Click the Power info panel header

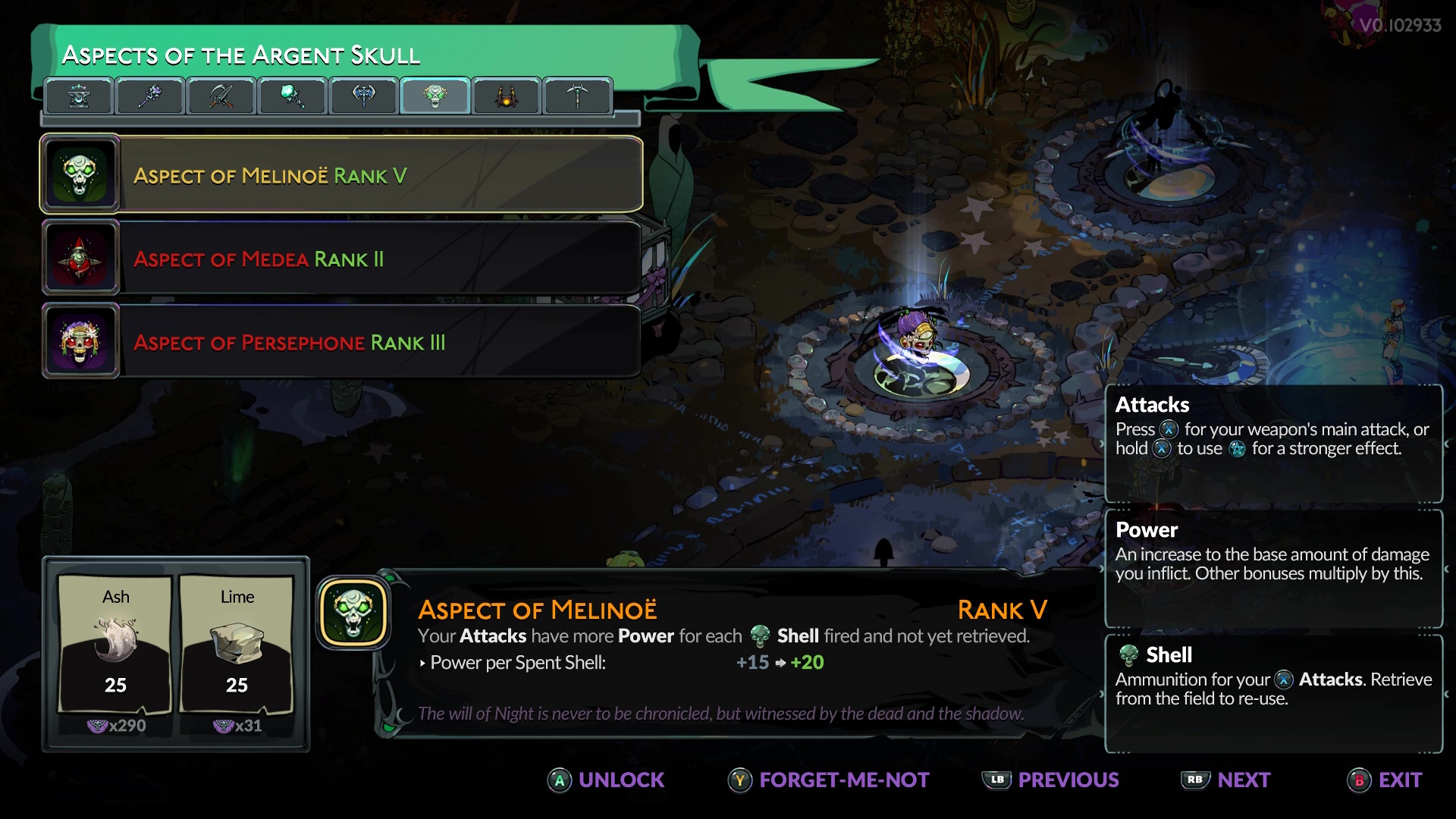(1145, 530)
